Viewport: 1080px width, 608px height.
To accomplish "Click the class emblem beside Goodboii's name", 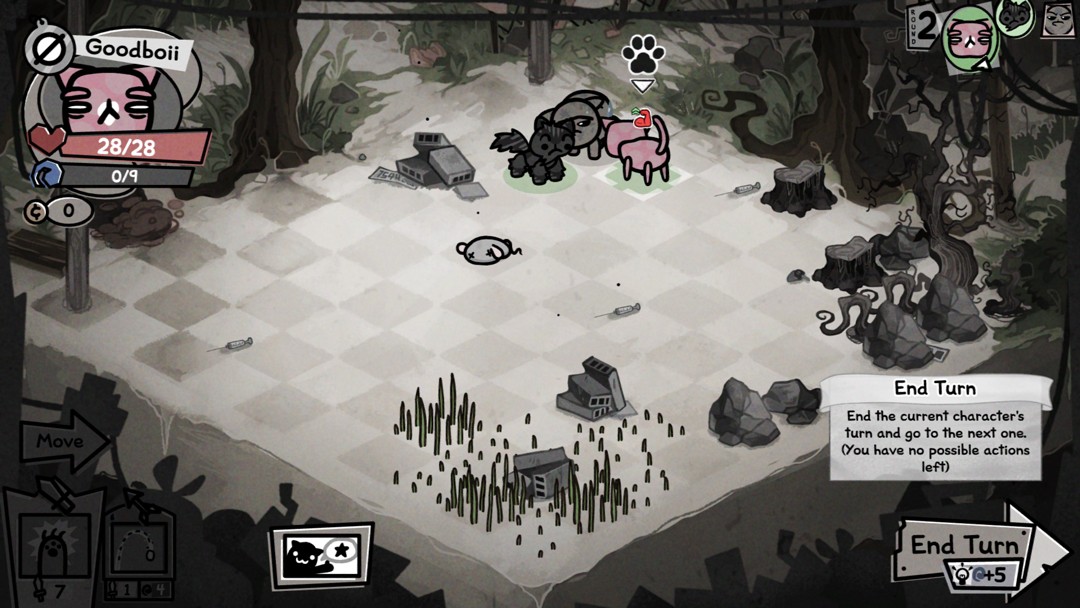I will 46,47.
